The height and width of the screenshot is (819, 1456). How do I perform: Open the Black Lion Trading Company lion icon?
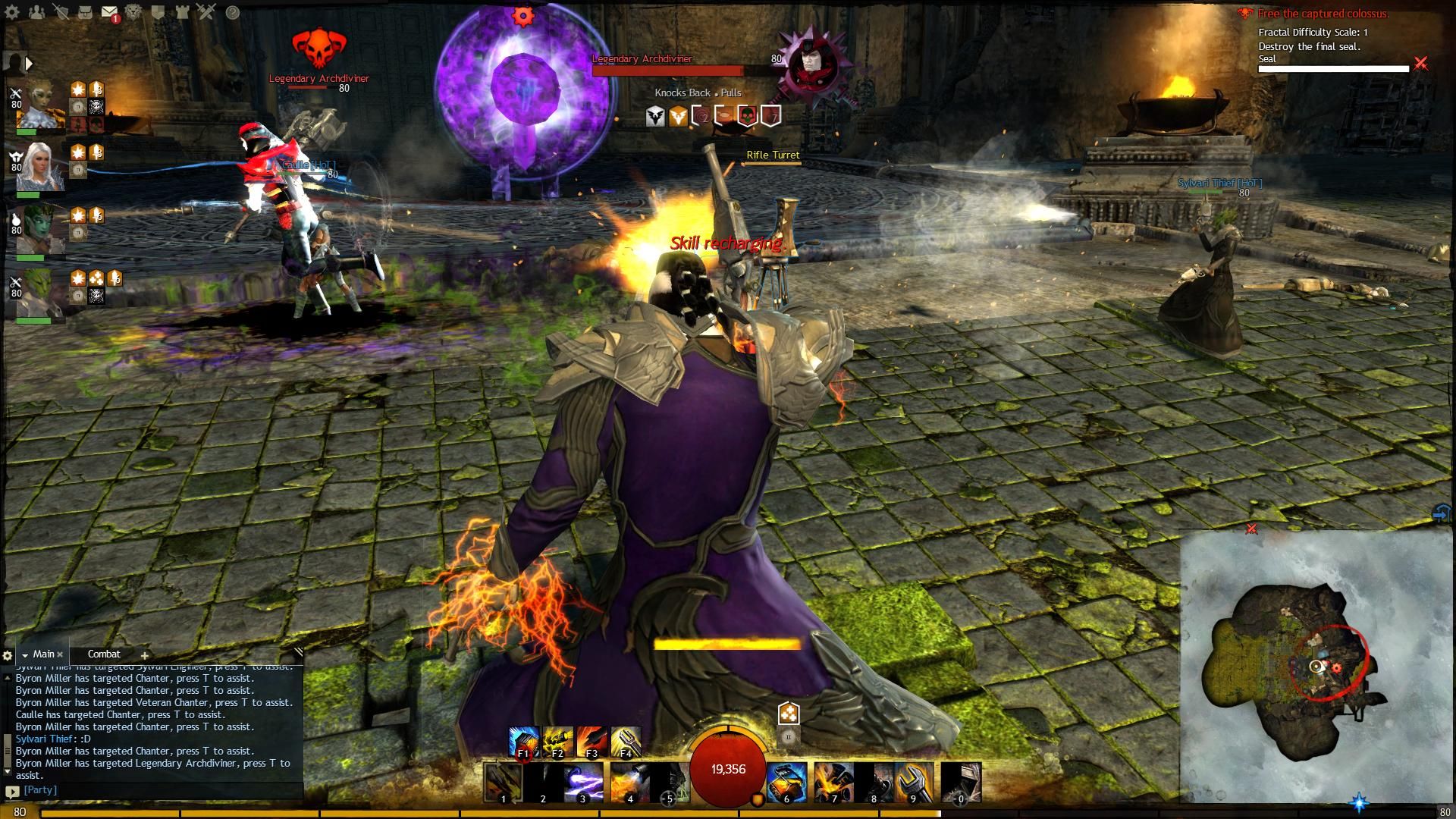click(133, 12)
